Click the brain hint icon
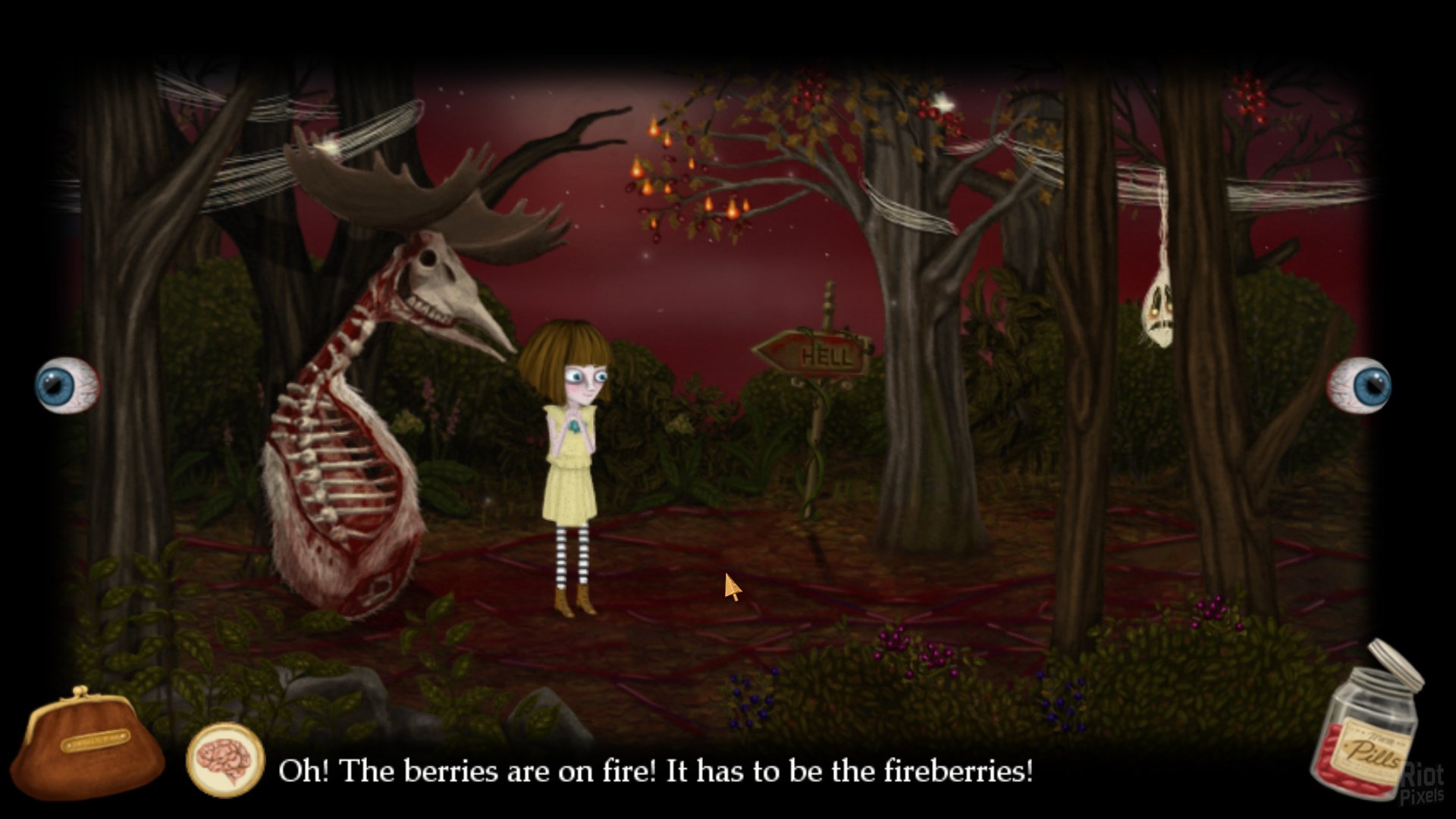 (225, 760)
